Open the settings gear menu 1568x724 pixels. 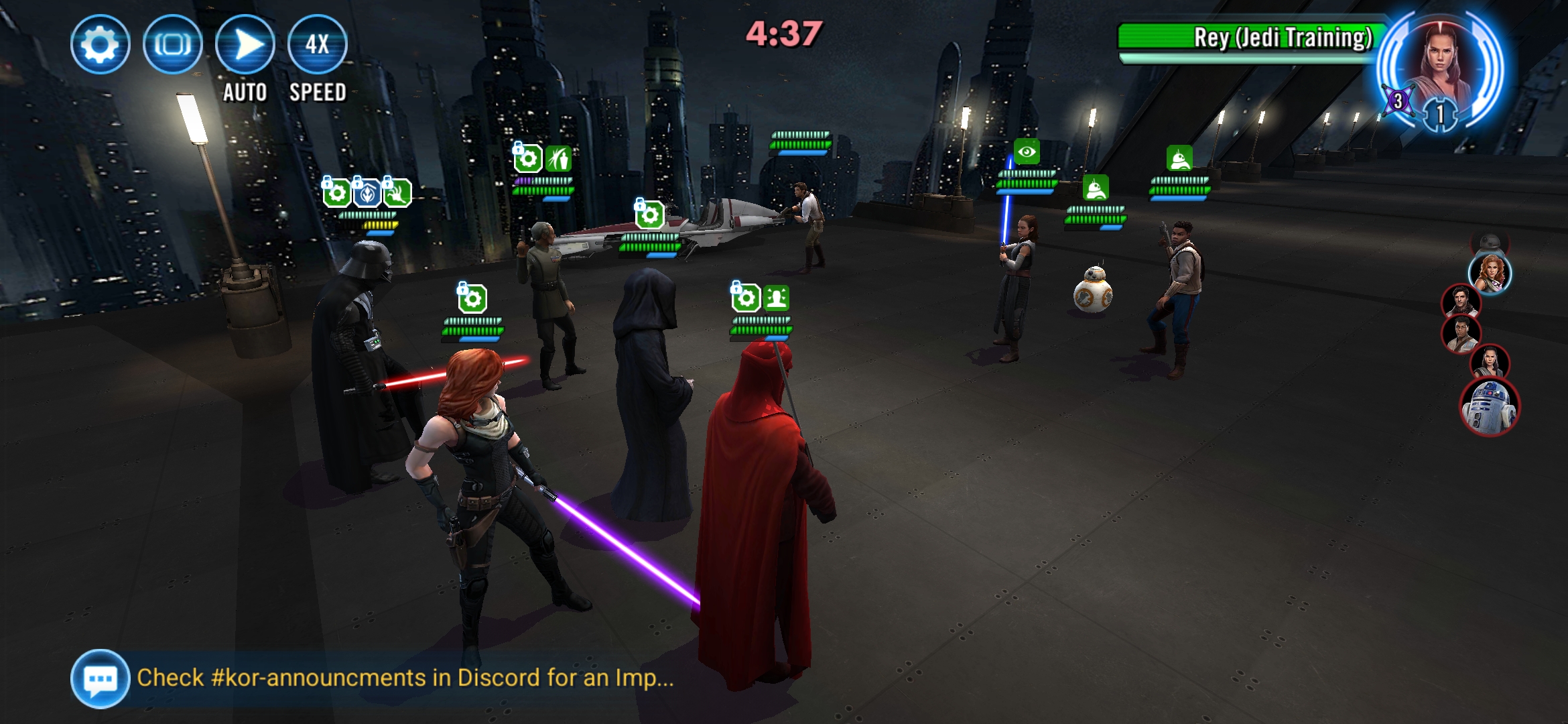[x=100, y=44]
